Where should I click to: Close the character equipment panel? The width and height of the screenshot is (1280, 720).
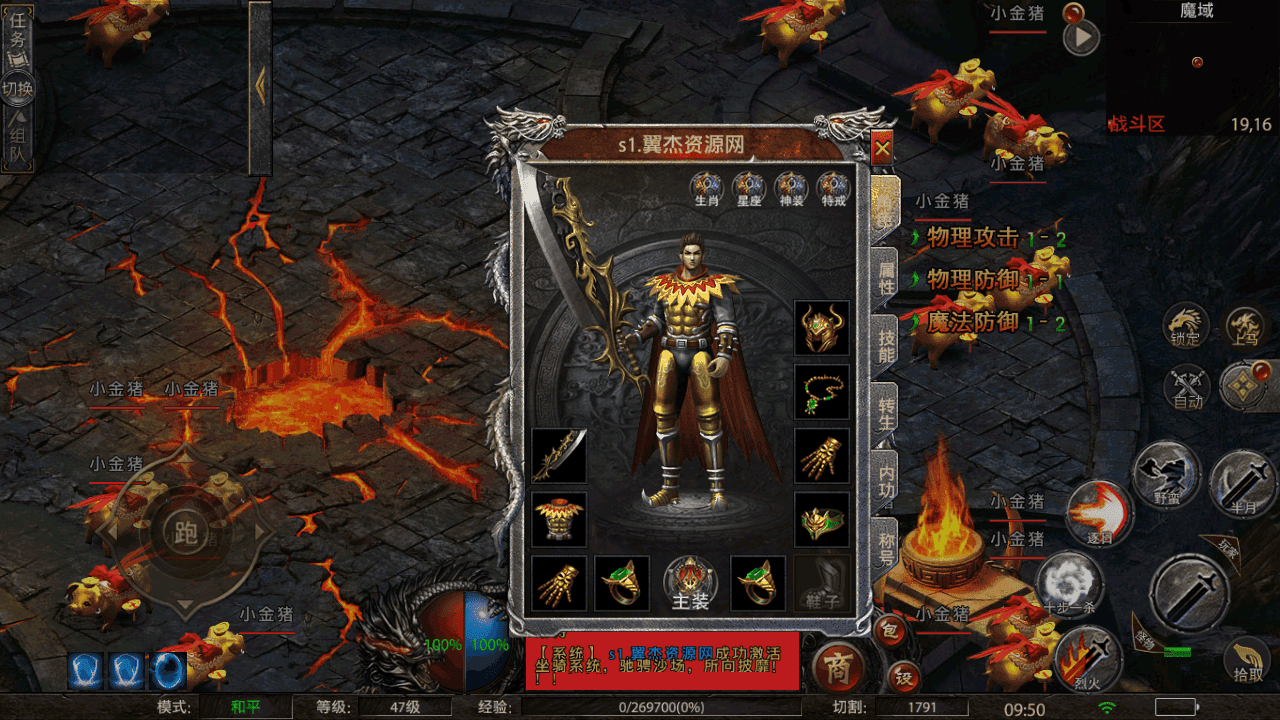click(x=882, y=150)
